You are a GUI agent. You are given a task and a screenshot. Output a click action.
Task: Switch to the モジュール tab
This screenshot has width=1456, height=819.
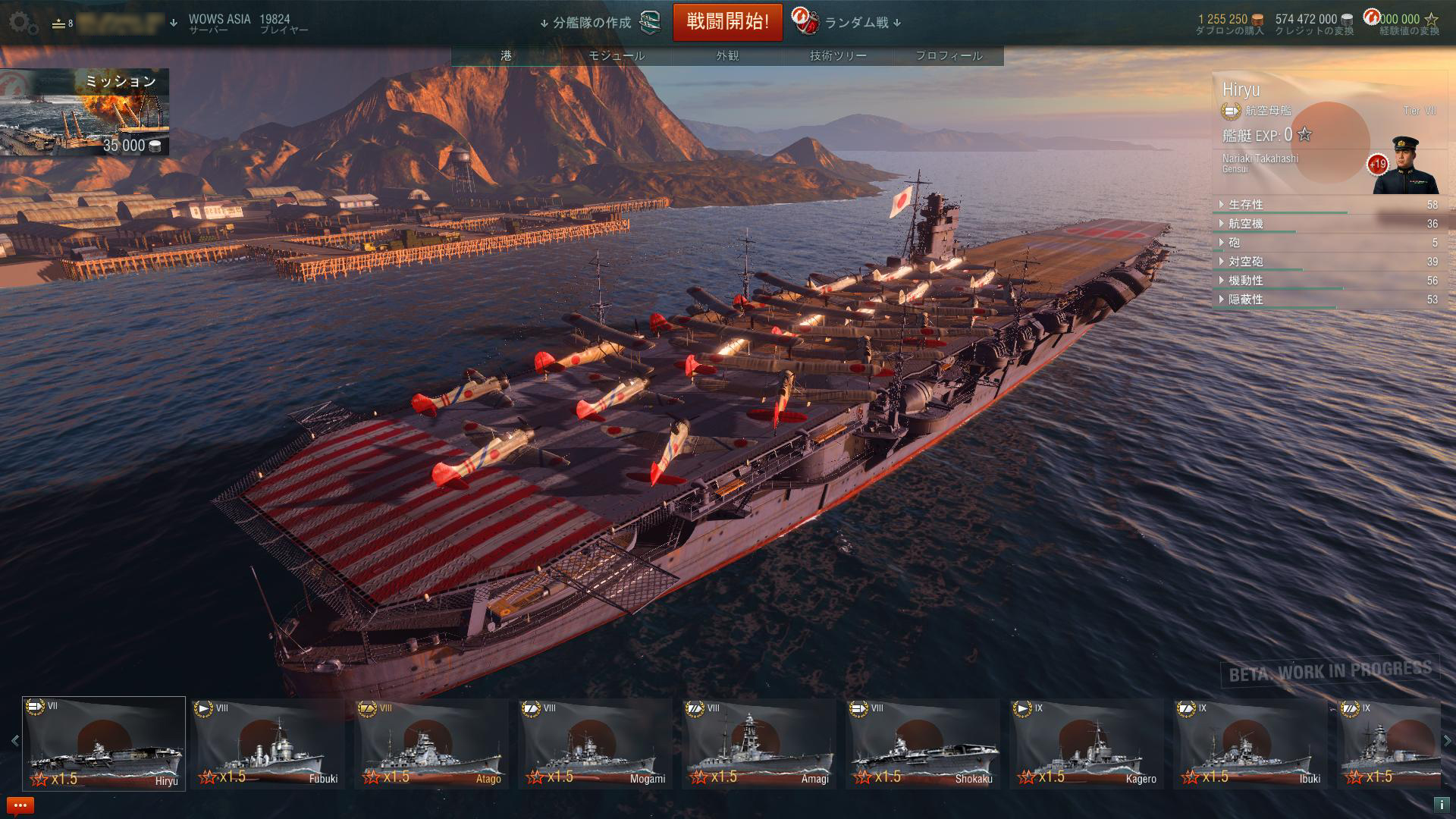pyautogui.click(x=617, y=55)
